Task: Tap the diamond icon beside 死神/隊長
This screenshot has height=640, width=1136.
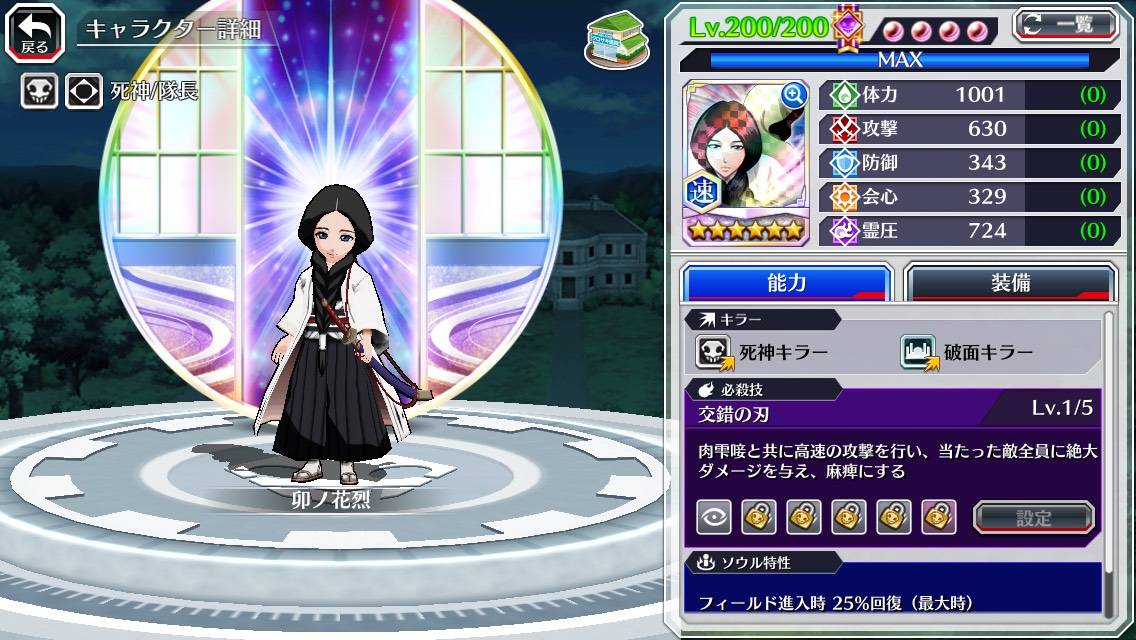Action: (84, 92)
